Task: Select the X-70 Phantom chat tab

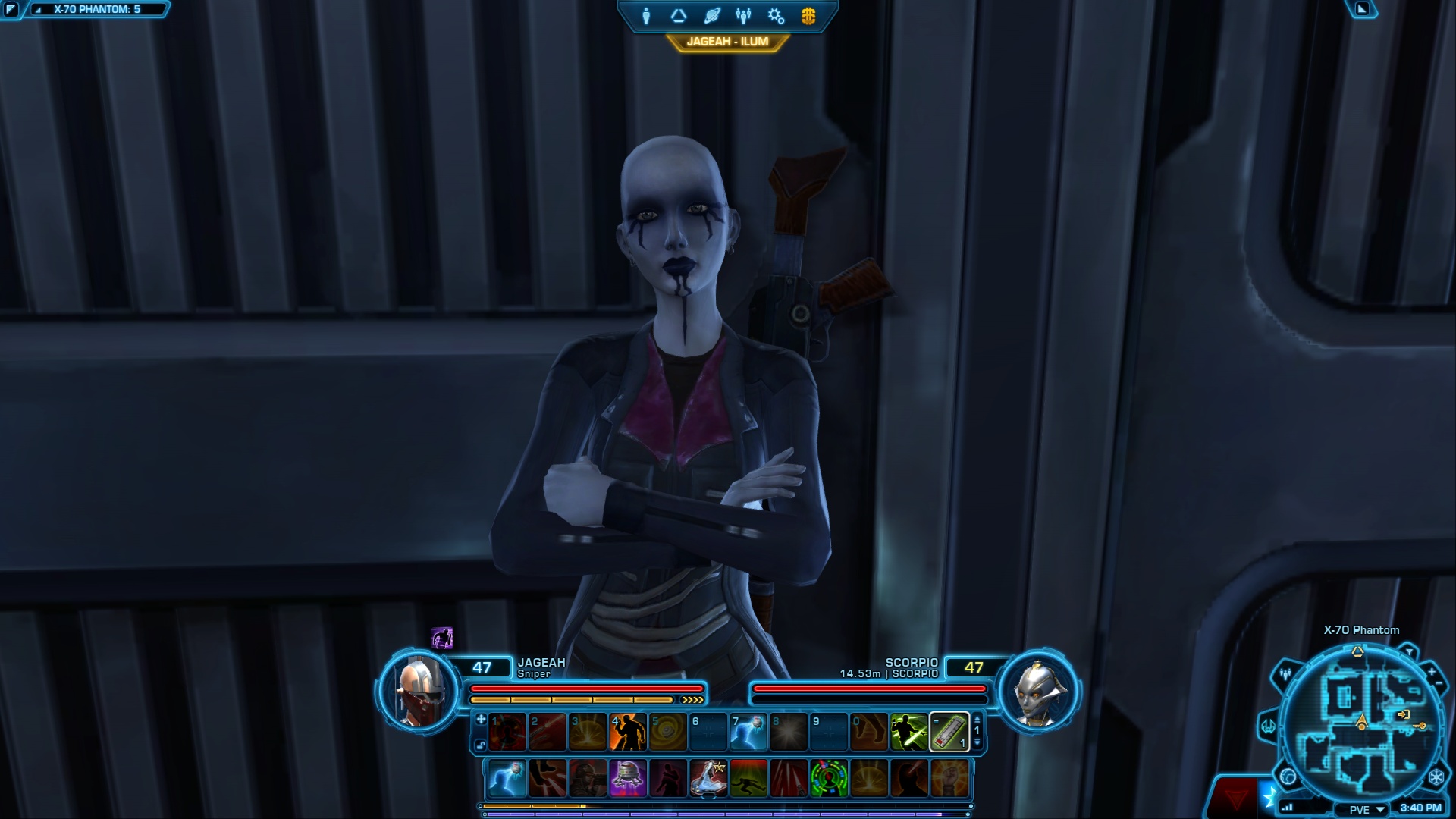Action: (96, 10)
